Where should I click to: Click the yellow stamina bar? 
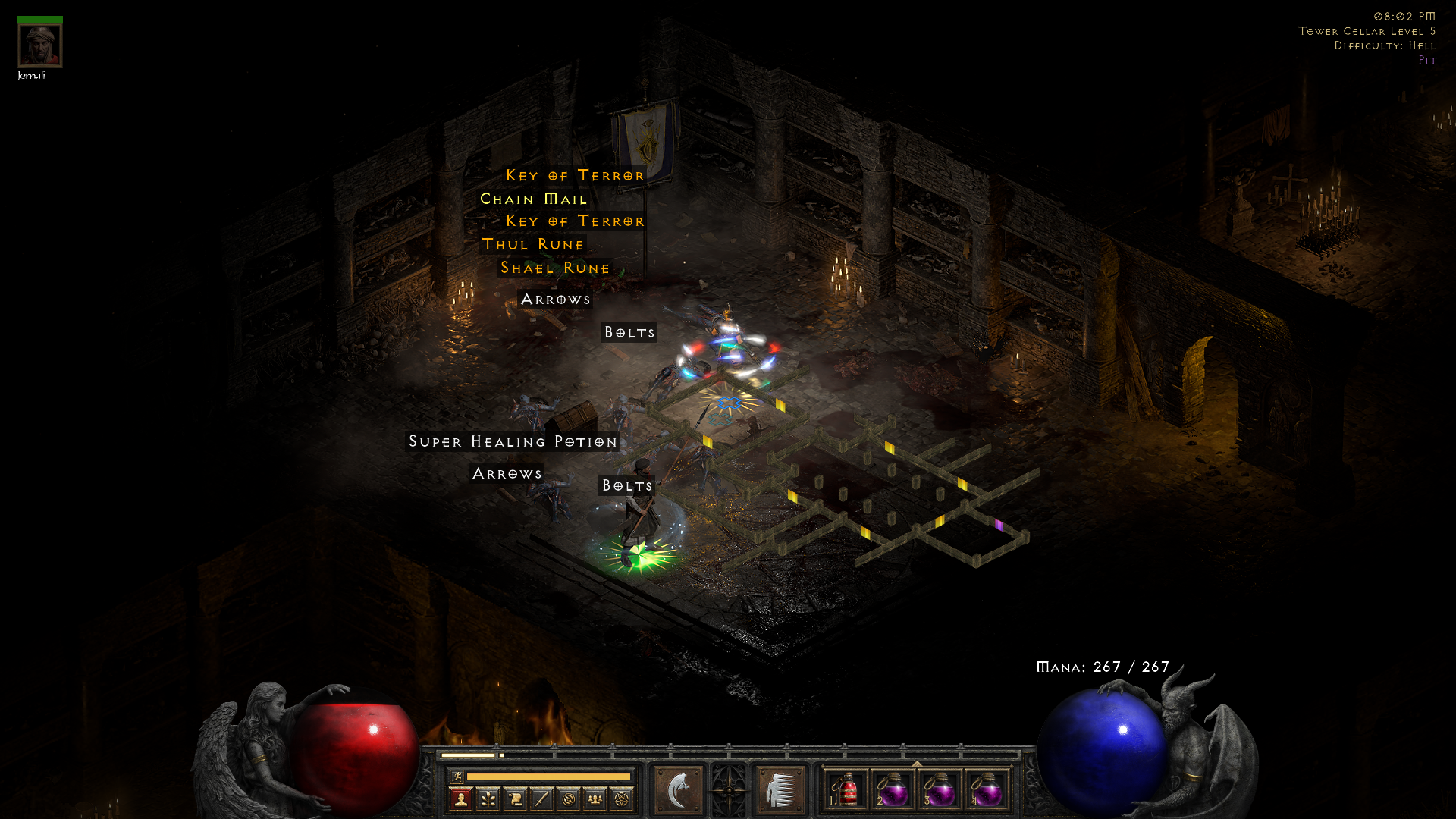550,778
